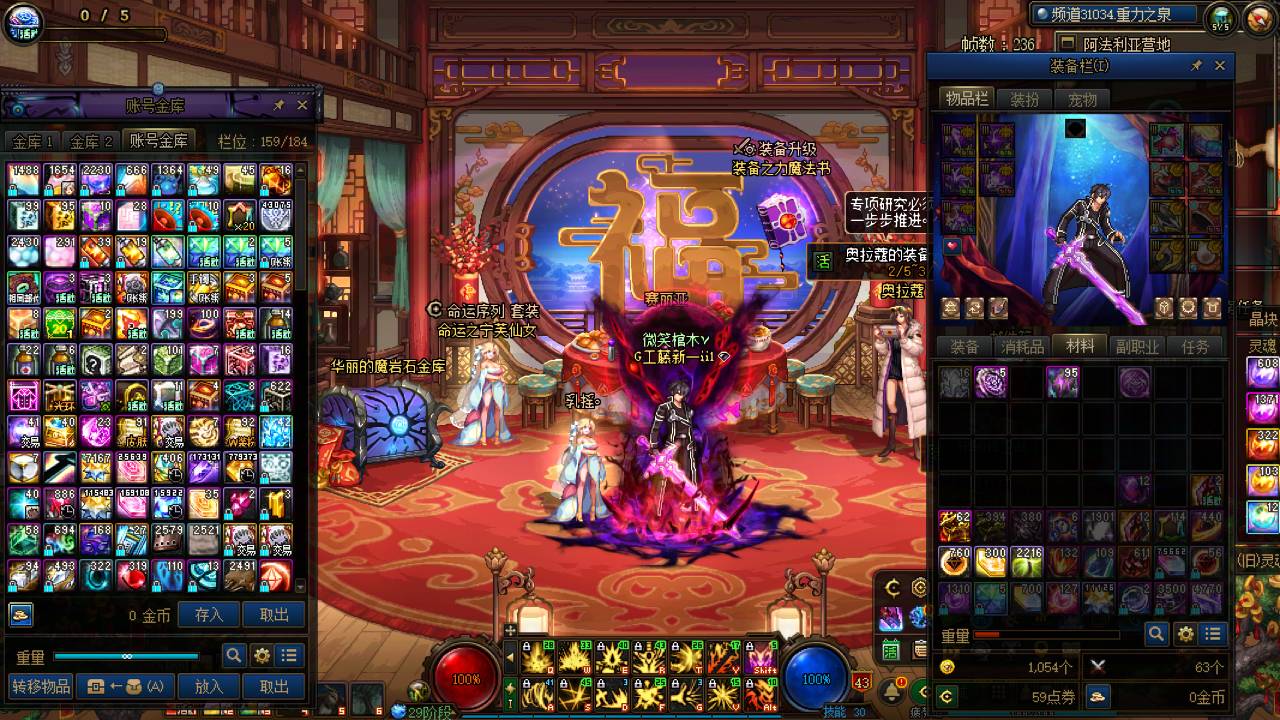1280x720 pixels.
Task: Switch to the 装扮 tab
Action: pos(1024,99)
